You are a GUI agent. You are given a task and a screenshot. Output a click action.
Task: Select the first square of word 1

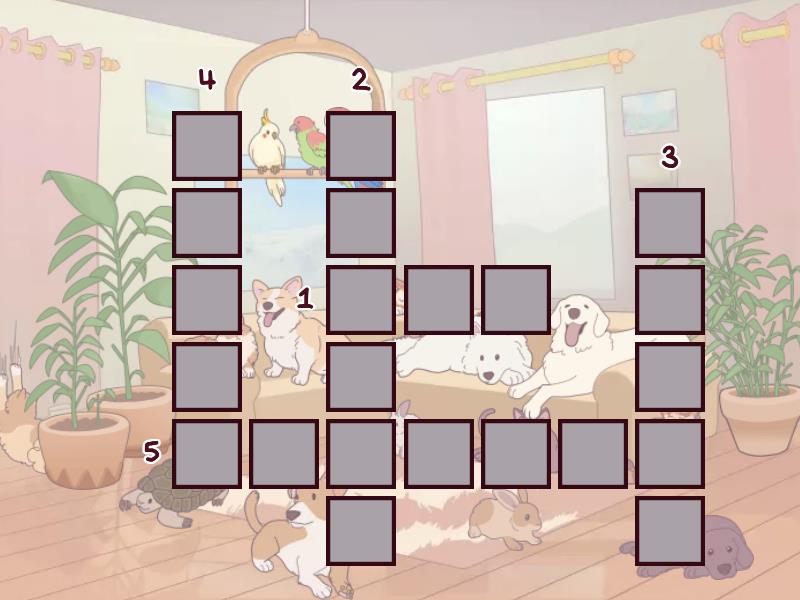pos(361,300)
